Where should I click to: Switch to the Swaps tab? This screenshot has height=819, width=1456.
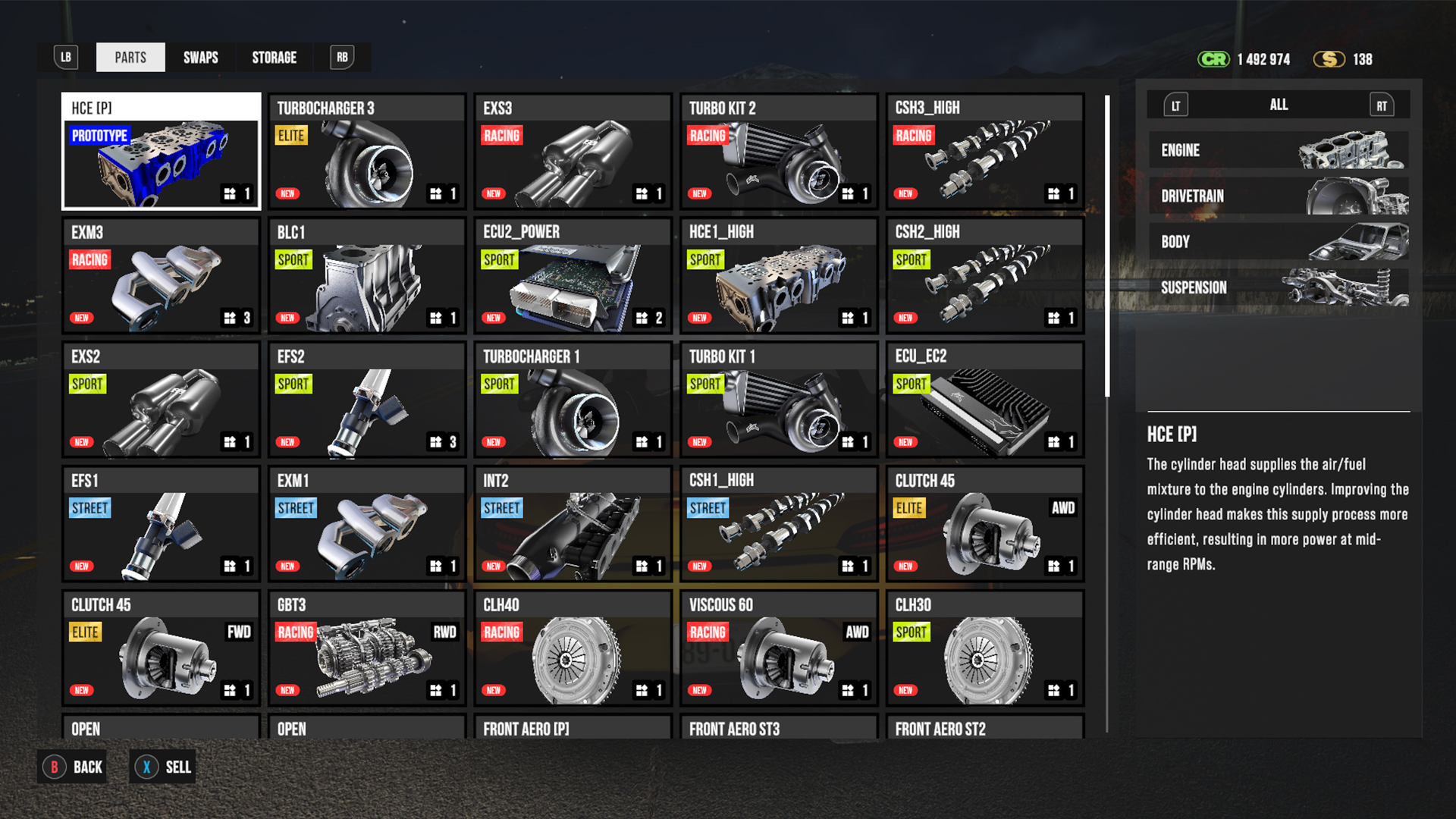tap(200, 58)
